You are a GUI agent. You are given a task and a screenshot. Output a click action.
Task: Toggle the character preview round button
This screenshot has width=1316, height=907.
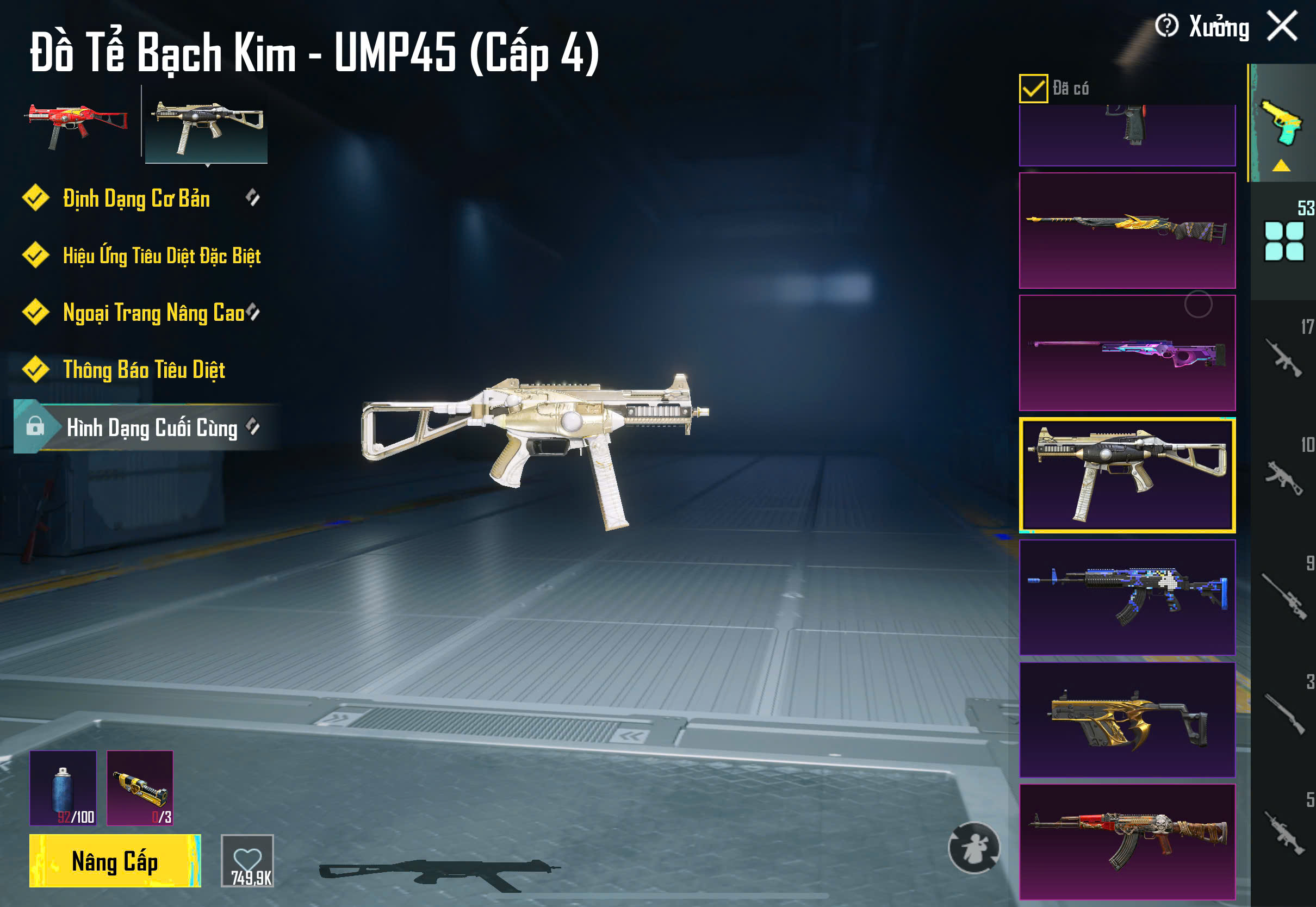(x=973, y=848)
